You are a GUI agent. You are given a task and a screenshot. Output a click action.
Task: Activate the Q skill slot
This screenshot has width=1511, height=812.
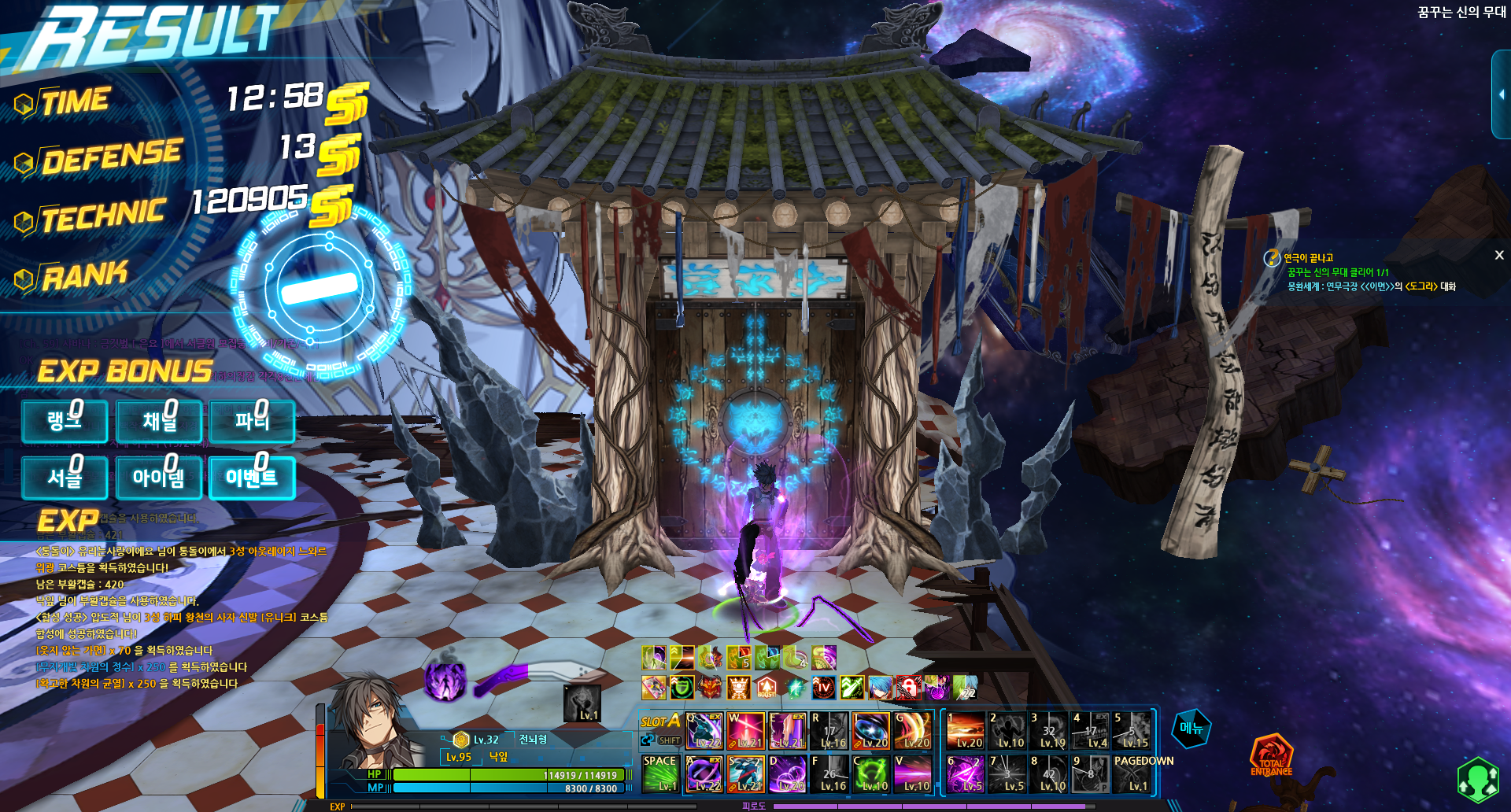point(704,731)
